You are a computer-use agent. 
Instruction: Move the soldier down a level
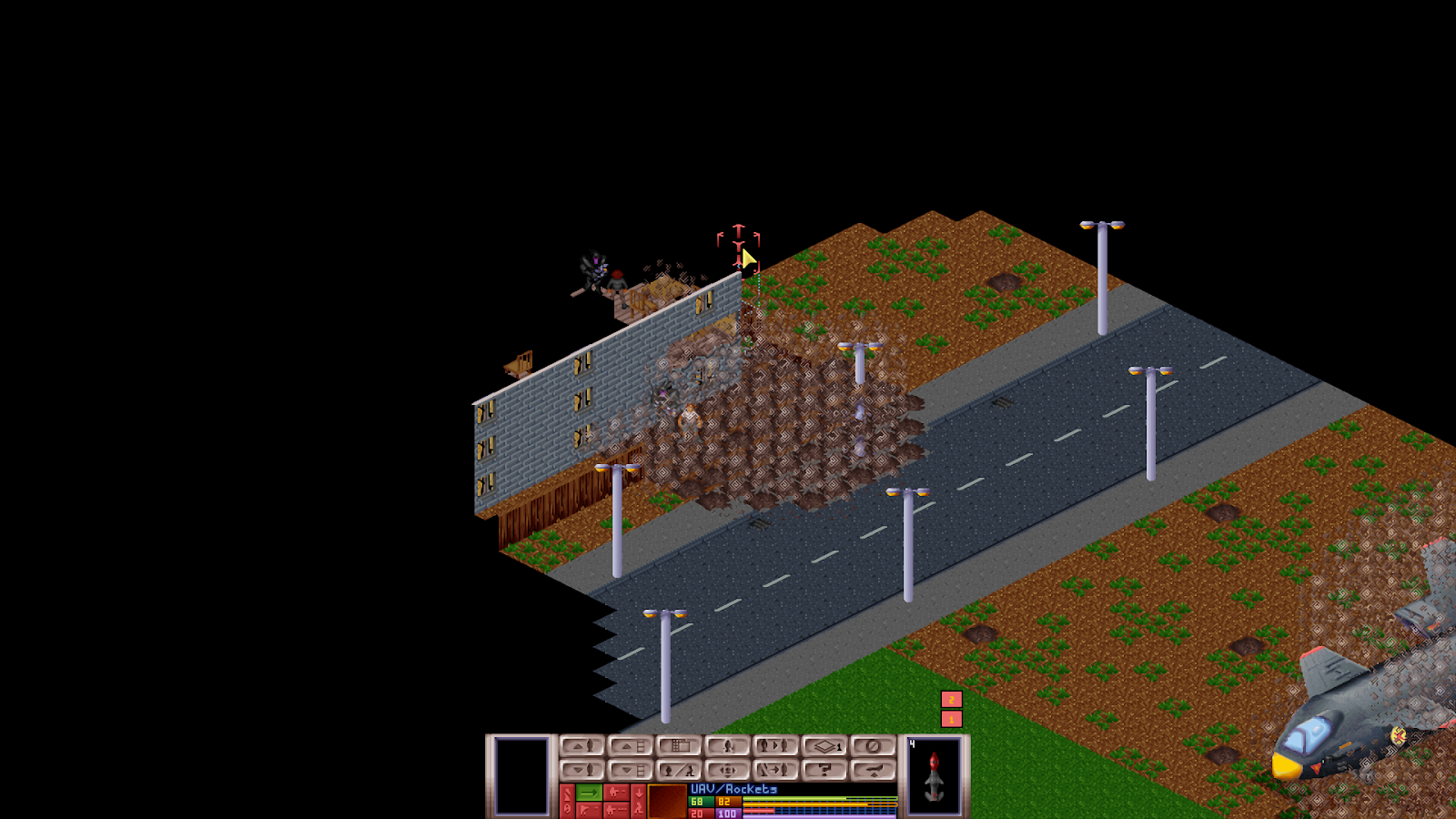pyautogui.click(x=583, y=770)
